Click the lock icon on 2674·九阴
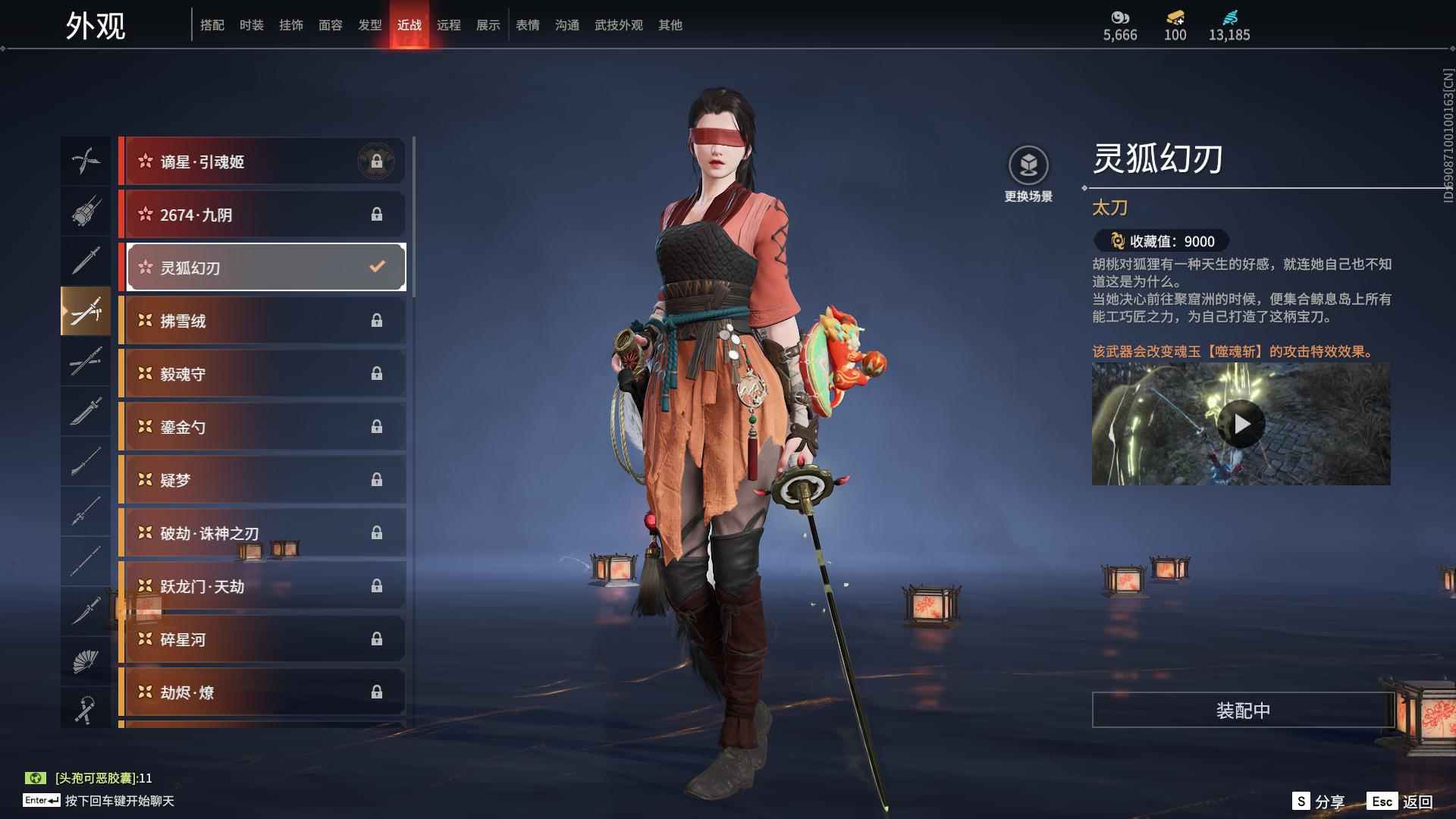Image resolution: width=1456 pixels, height=819 pixels. [377, 215]
